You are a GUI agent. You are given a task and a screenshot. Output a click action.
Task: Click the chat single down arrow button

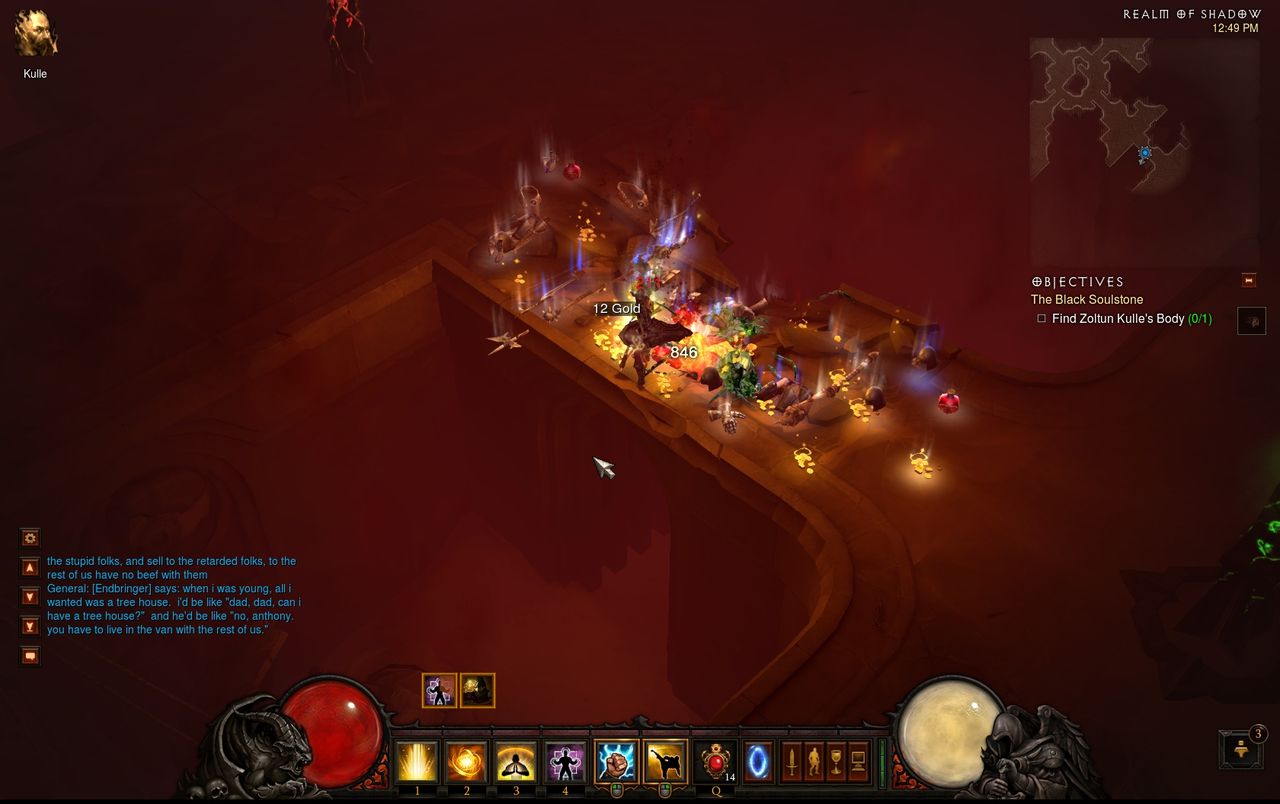click(30, 597)
